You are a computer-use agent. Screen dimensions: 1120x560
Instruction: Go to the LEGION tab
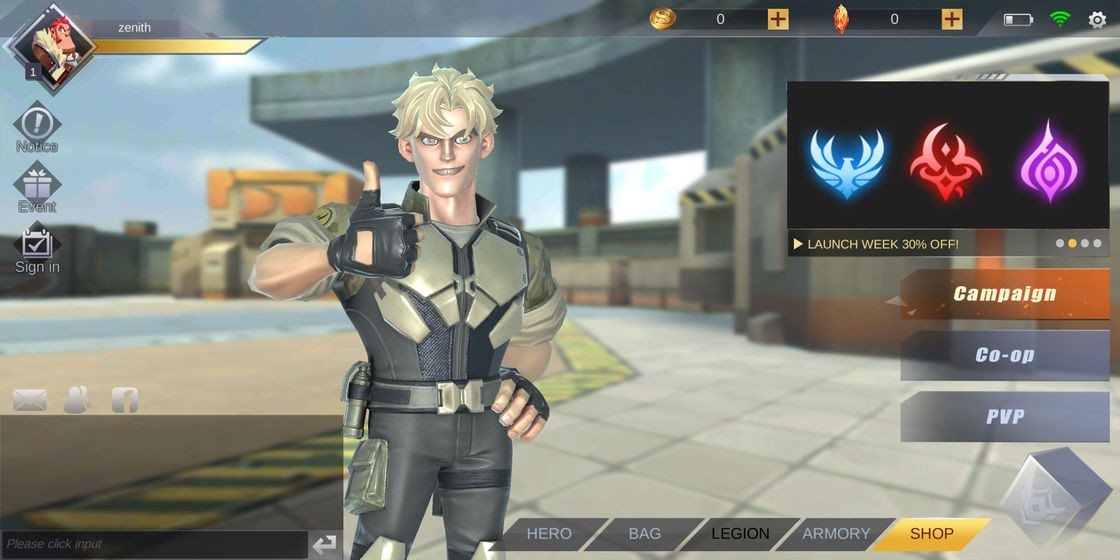tap(740, 534)
